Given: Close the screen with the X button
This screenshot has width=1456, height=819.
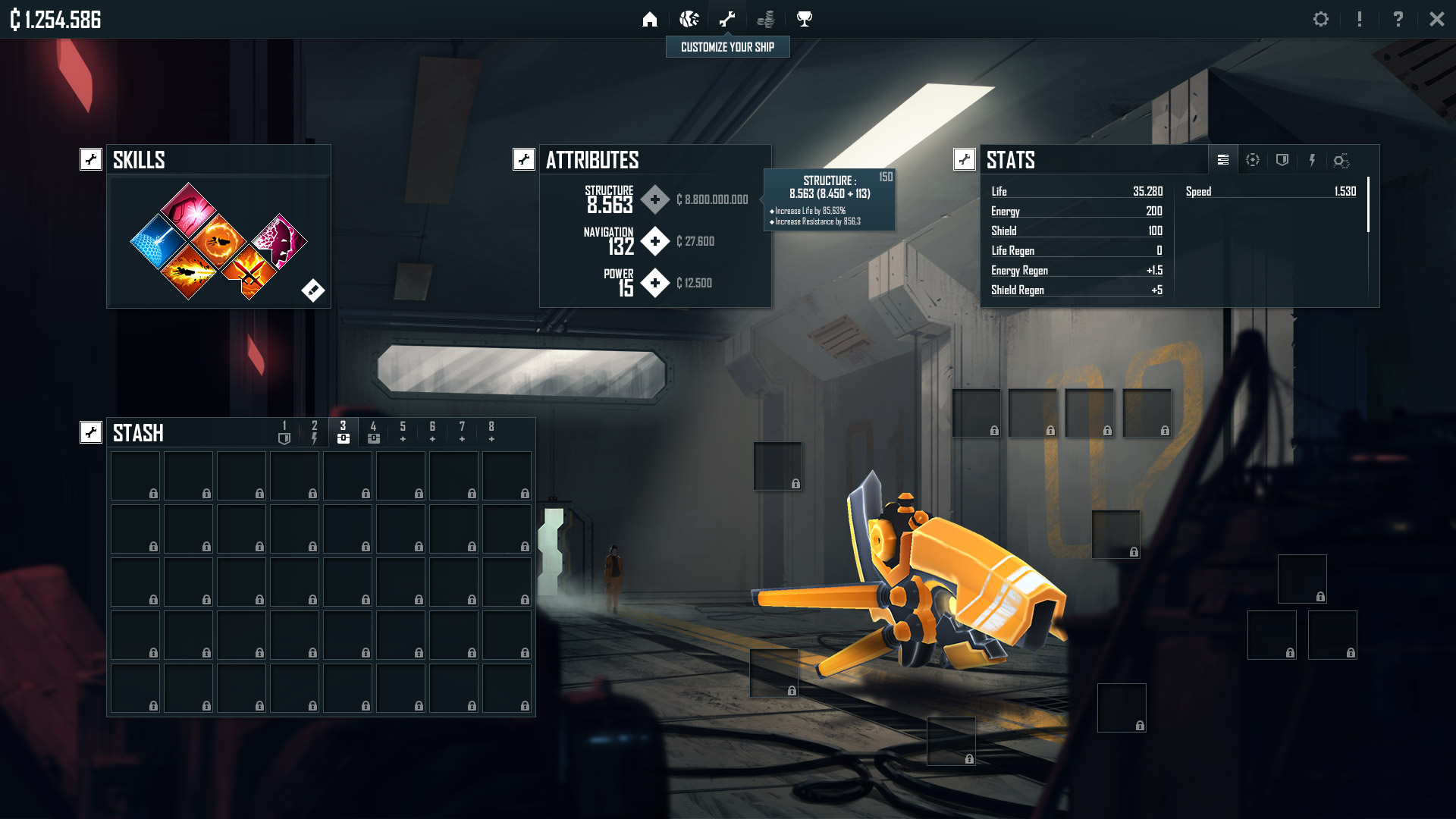Looking at the screenshot, I should point(1436,19).
